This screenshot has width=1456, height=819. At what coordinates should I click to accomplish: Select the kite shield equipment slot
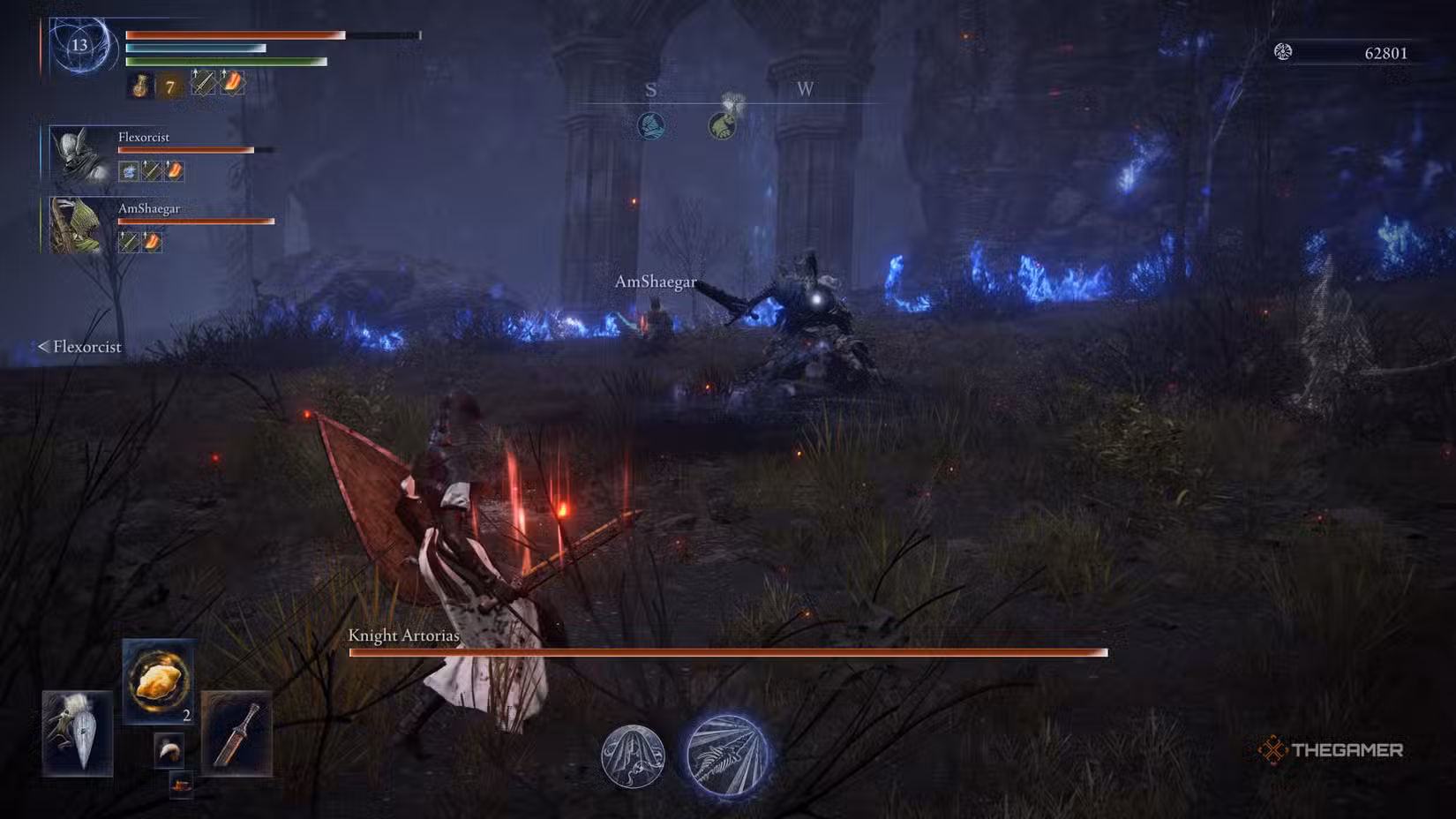(78, 733)
